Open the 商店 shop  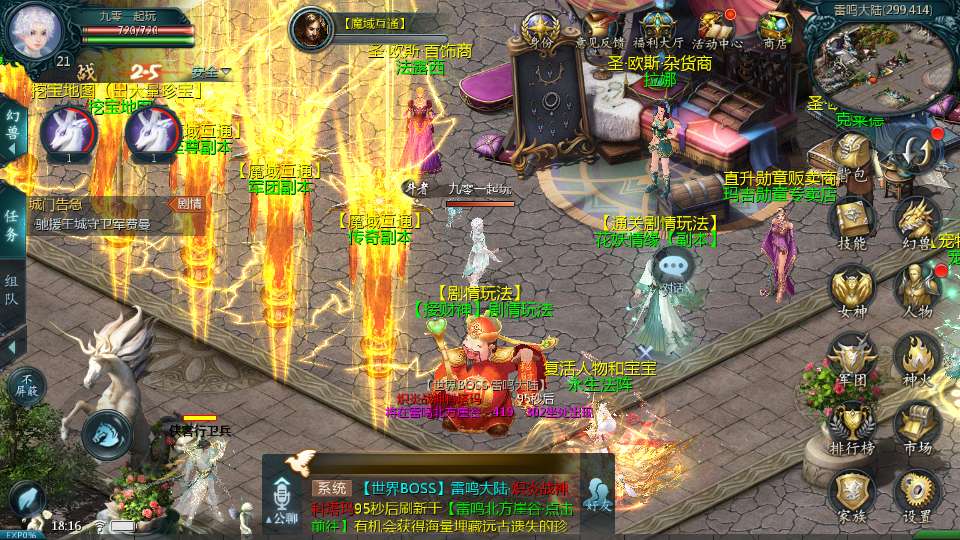[775, 28]
